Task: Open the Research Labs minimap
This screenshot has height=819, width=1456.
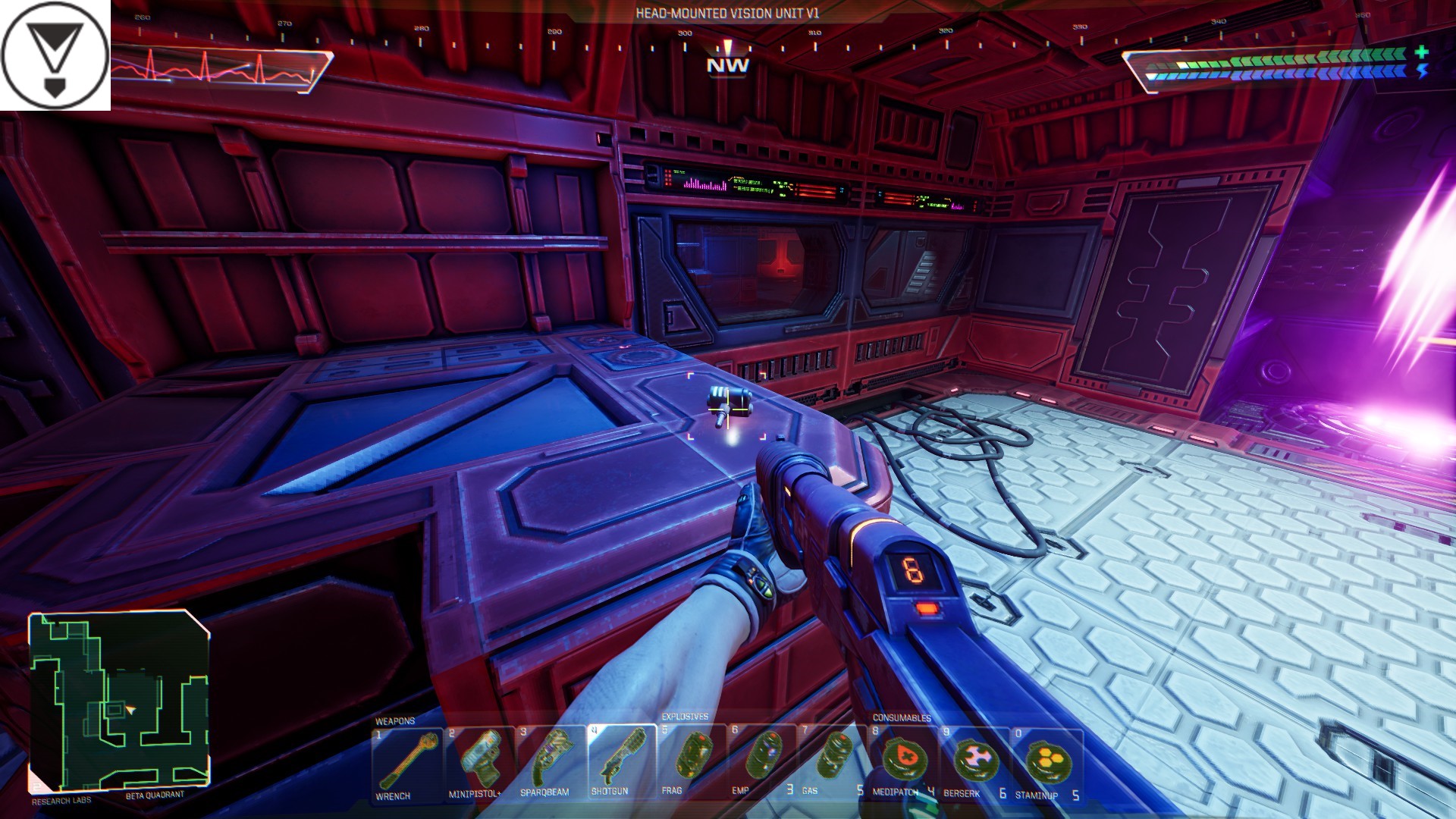Action: 119,701
